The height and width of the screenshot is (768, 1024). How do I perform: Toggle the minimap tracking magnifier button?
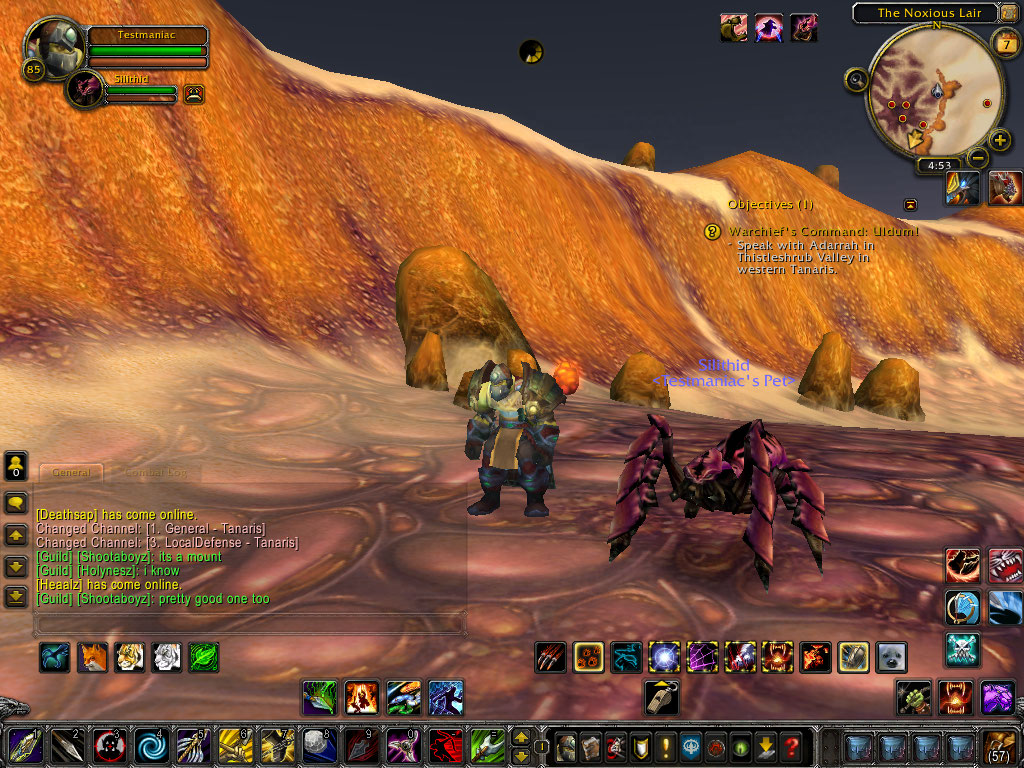tap(856, 79)
